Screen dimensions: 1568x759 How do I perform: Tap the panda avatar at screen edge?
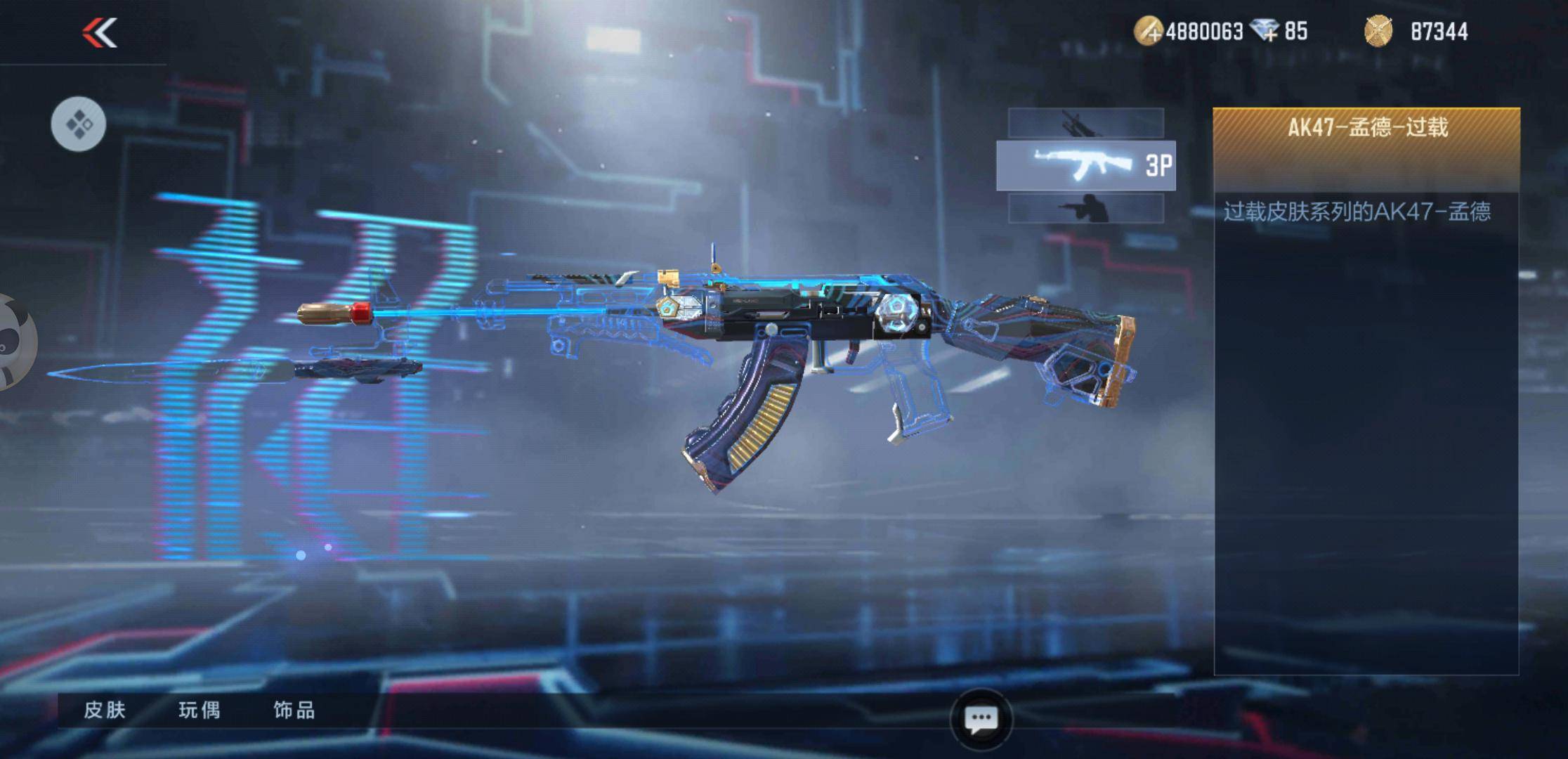14,342
